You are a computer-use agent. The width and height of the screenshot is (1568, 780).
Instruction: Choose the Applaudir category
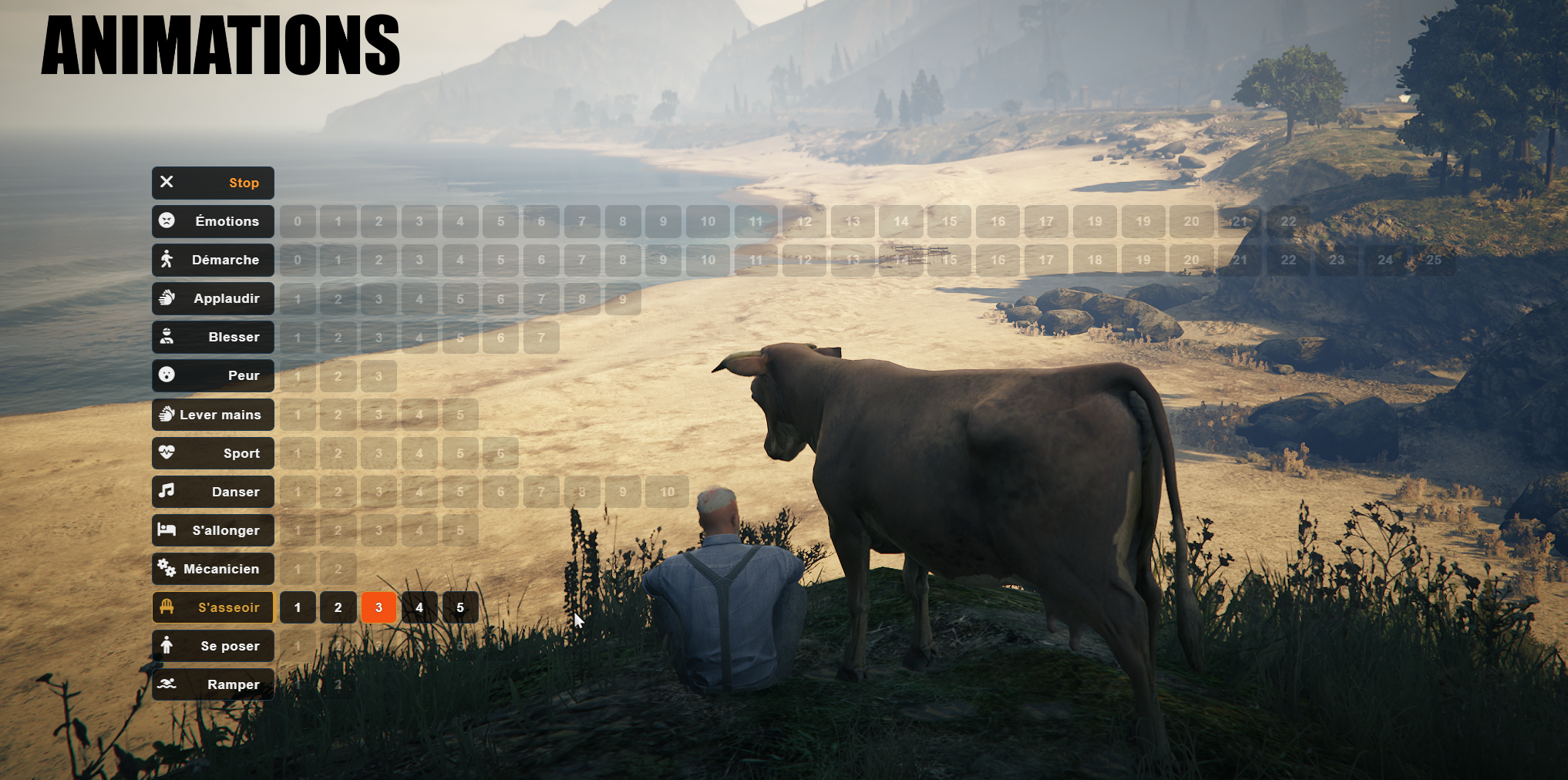[x=213, y=298]
